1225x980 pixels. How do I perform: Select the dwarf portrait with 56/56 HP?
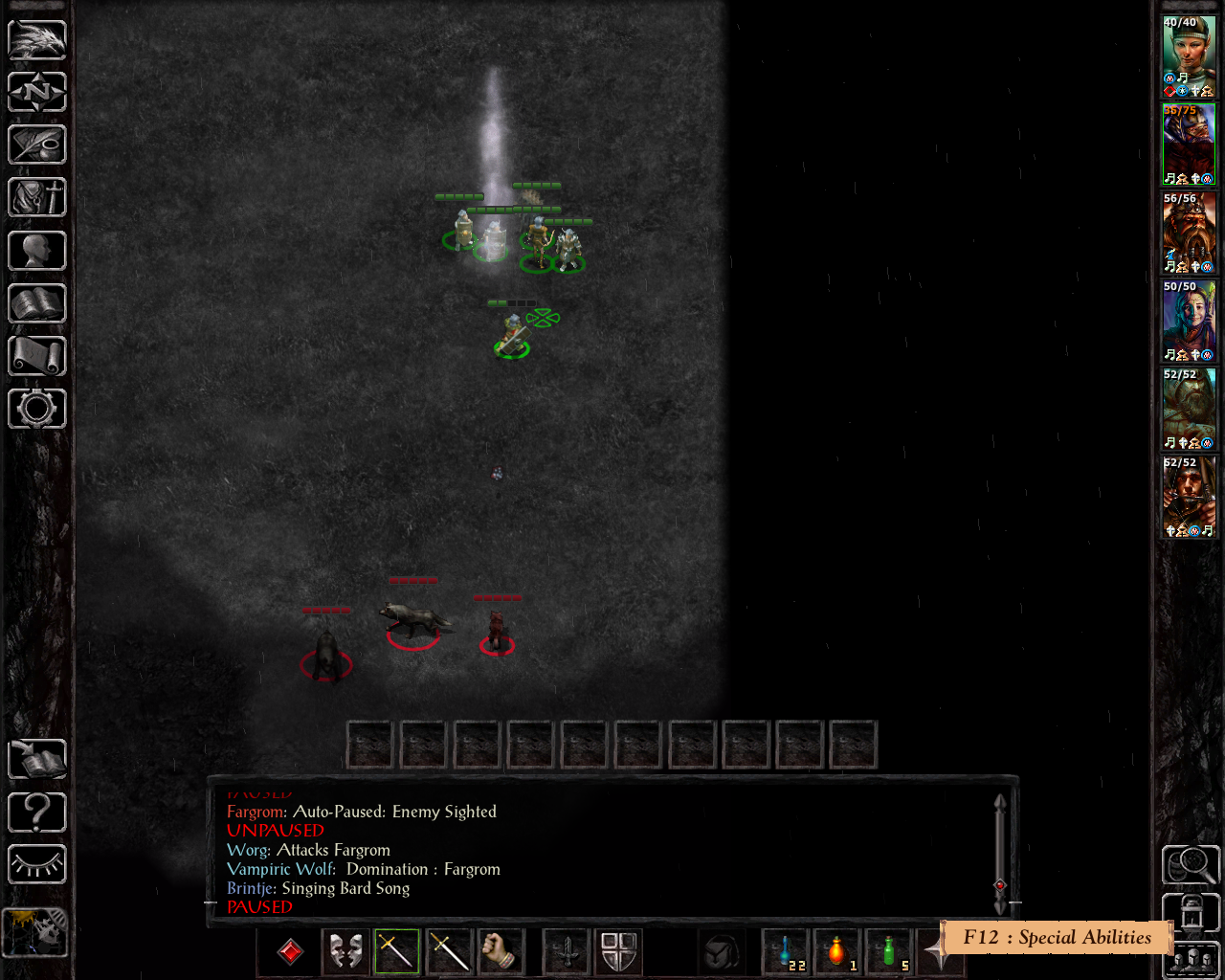[1189, 233]
